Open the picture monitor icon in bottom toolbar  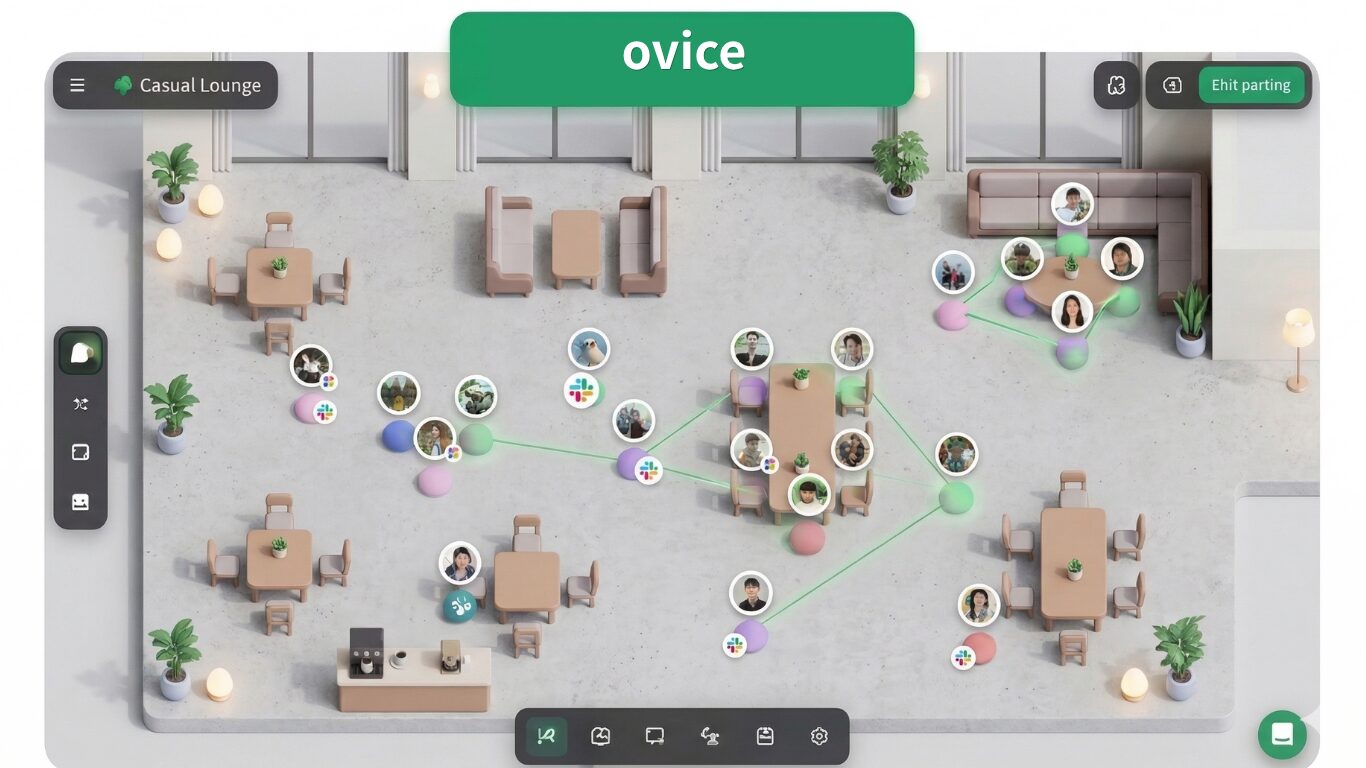pyautogui.click(x=600, y=737)
